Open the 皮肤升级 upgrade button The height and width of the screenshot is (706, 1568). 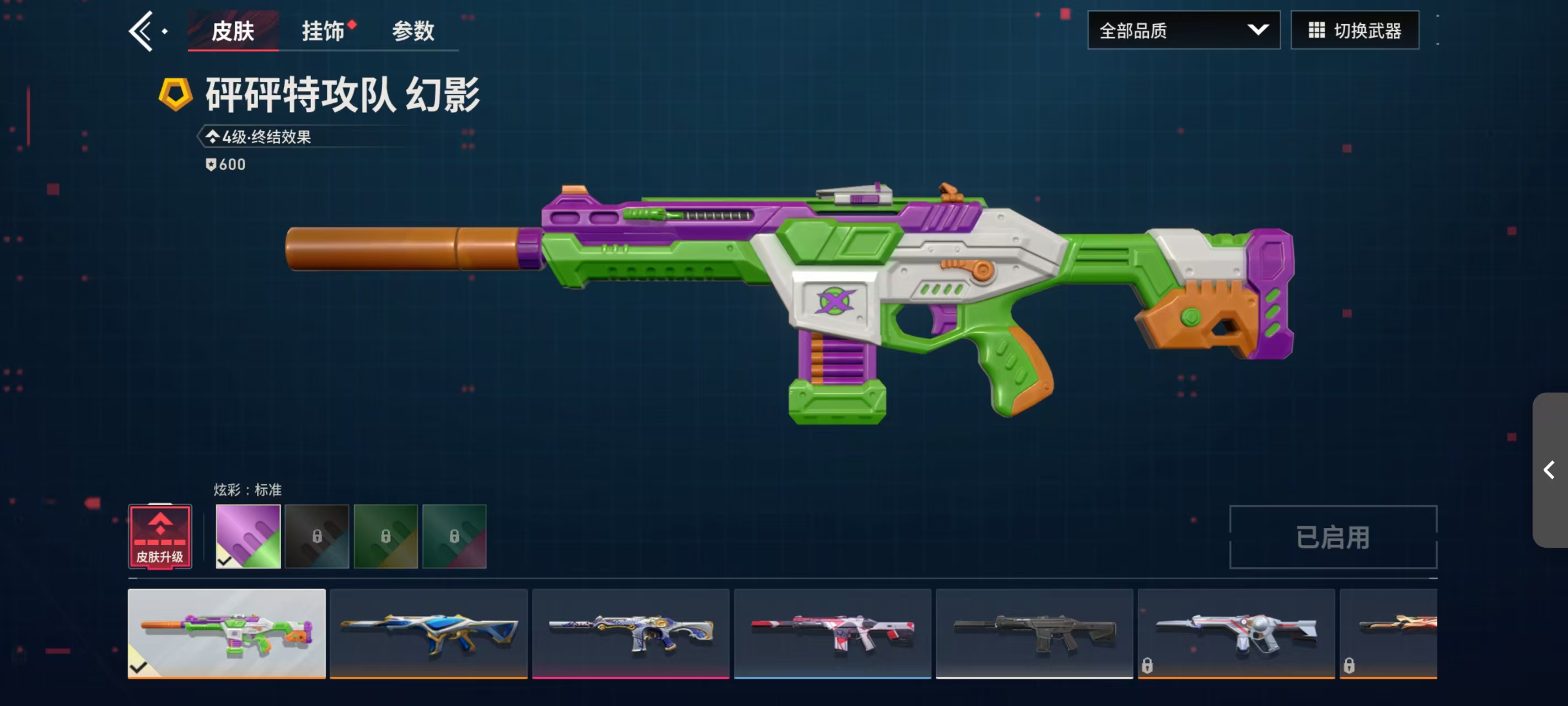[160, 537]
